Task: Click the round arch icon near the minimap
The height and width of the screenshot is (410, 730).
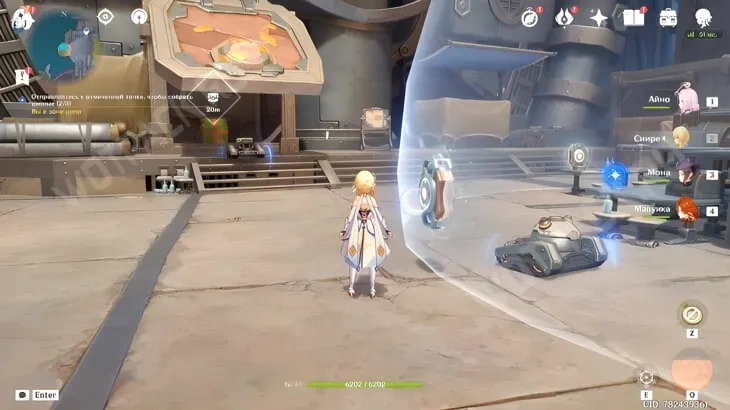Action: coord(139,16)
